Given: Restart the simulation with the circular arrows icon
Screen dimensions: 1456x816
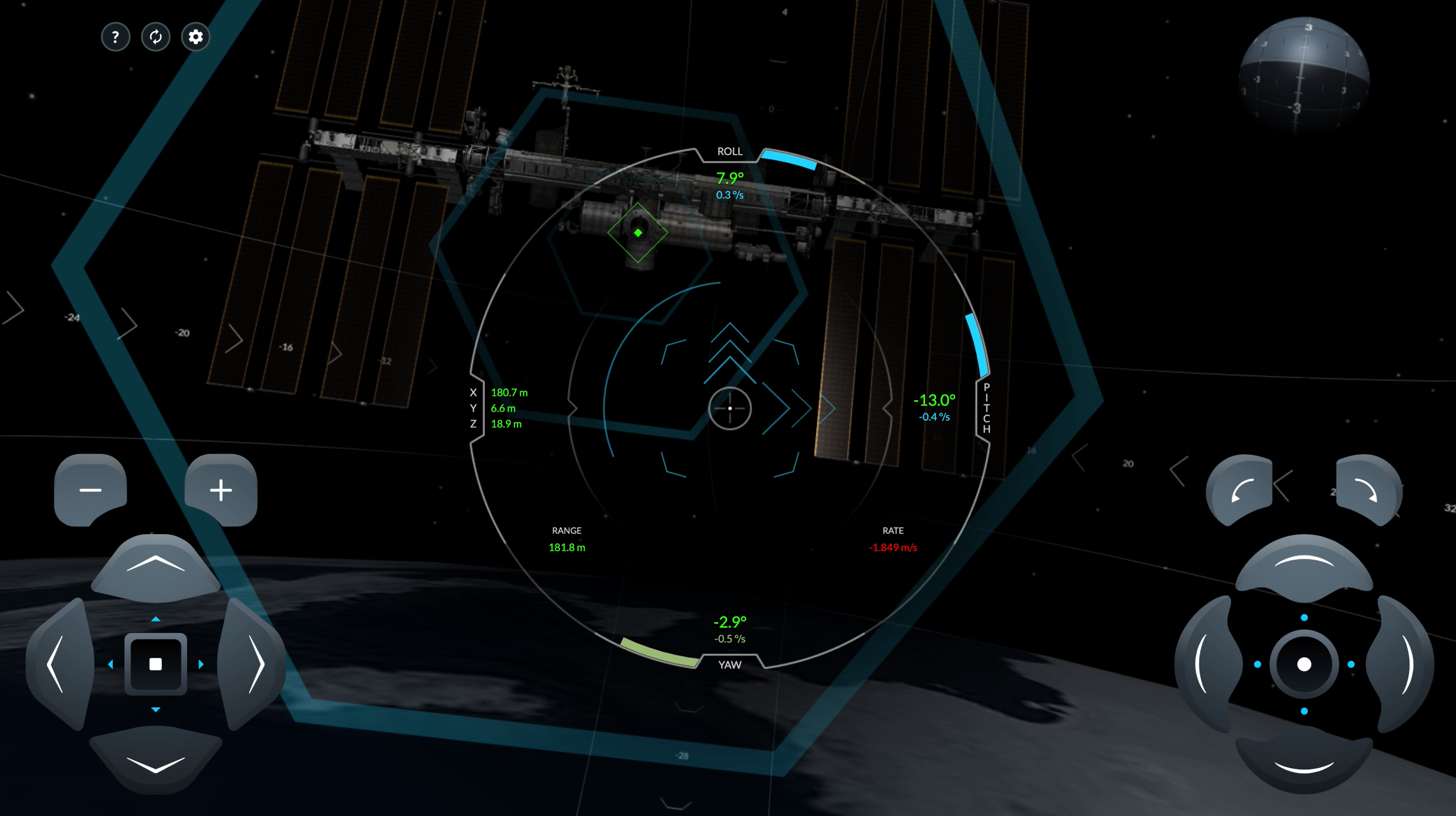Looking at the screenshot, I should pos(156,37).
